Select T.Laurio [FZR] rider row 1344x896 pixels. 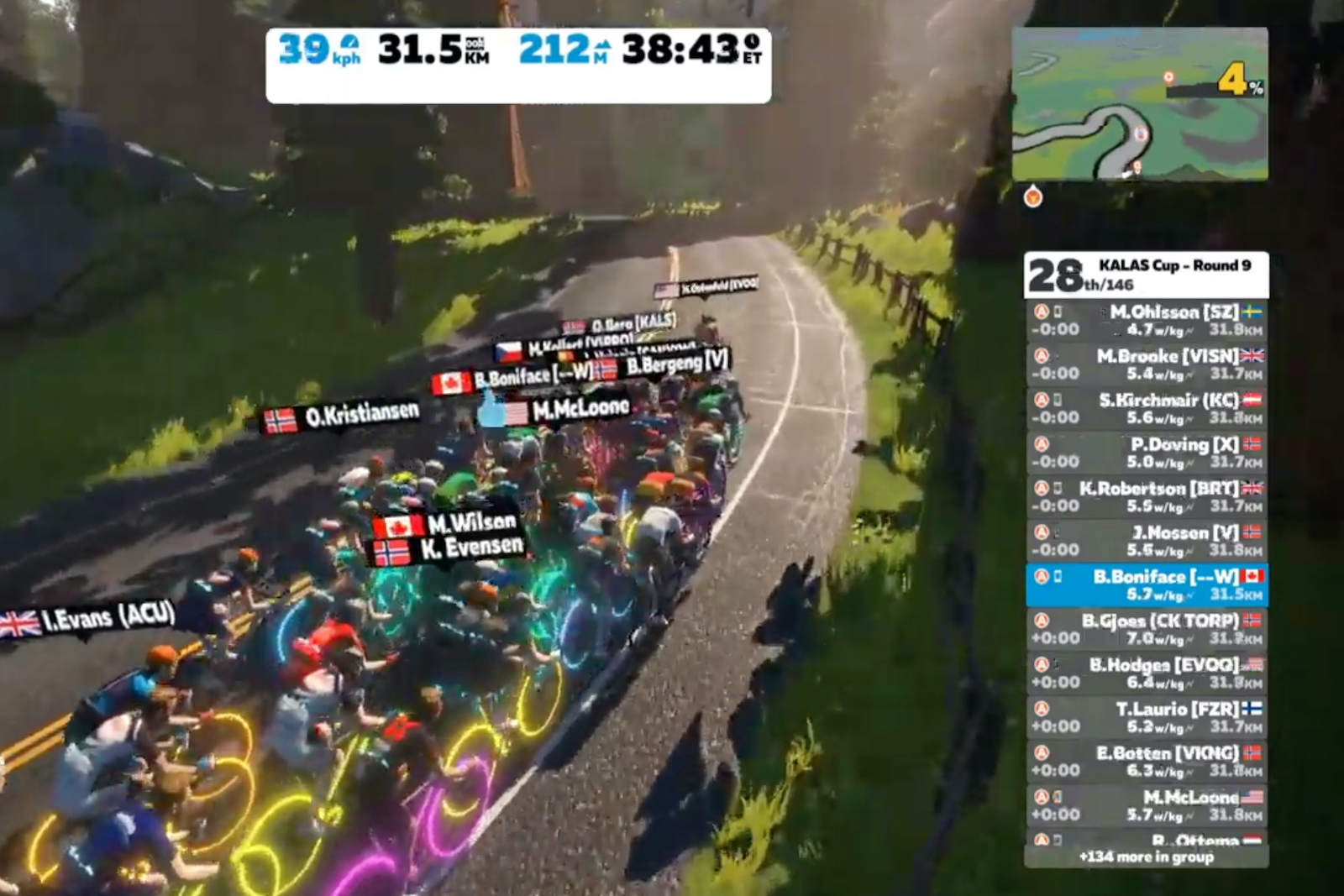(x=1147, y=717)
